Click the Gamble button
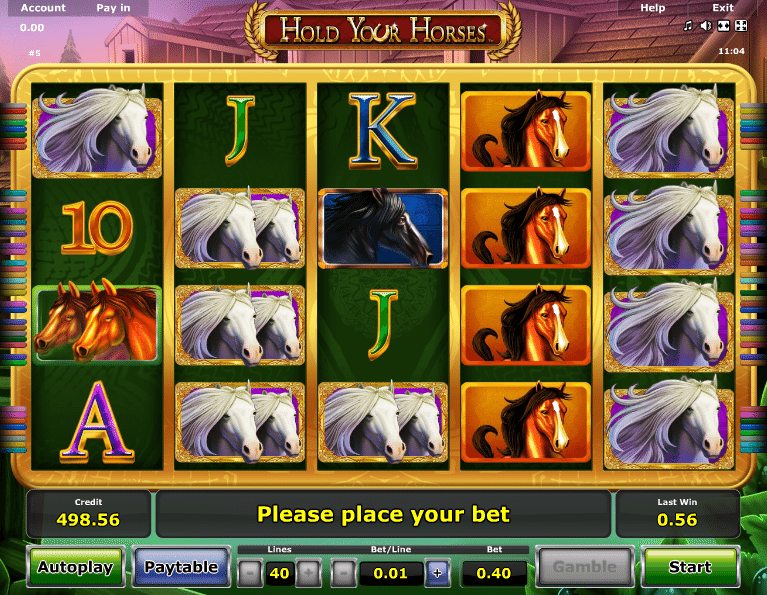Screen dimensions: 767x595 [585, 567]
